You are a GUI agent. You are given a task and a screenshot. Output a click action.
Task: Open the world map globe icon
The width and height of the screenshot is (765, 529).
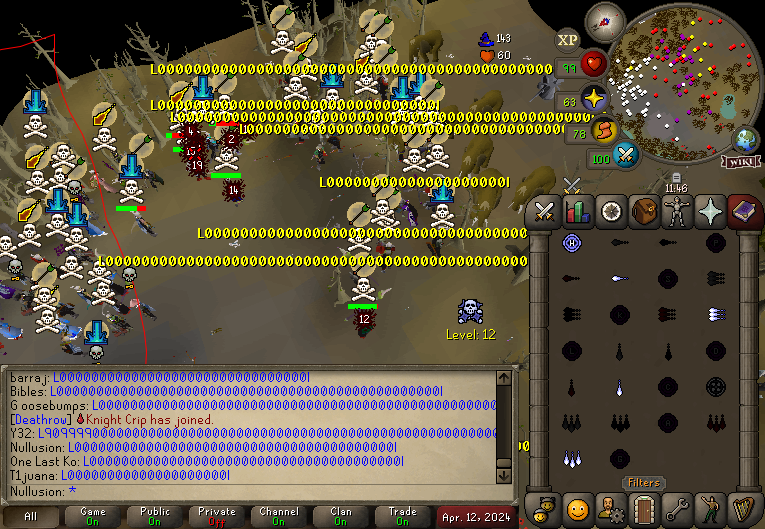pos(746,138)
